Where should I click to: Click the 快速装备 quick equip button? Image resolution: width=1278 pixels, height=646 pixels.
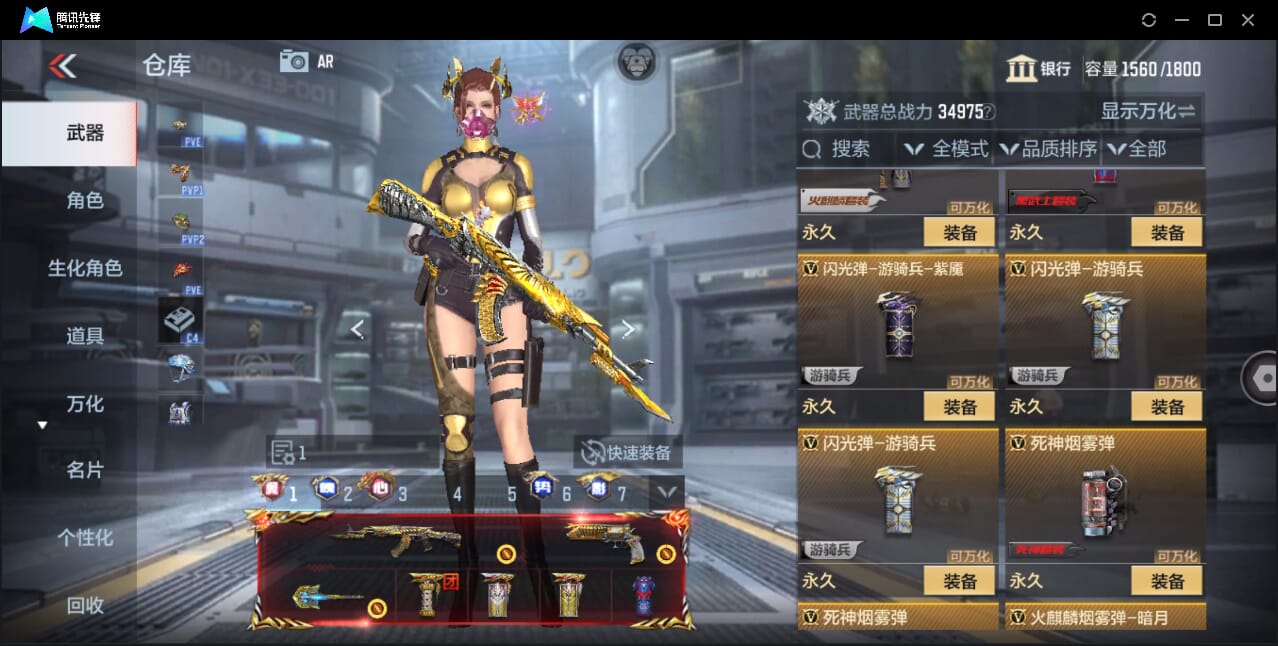coord(627,453)
